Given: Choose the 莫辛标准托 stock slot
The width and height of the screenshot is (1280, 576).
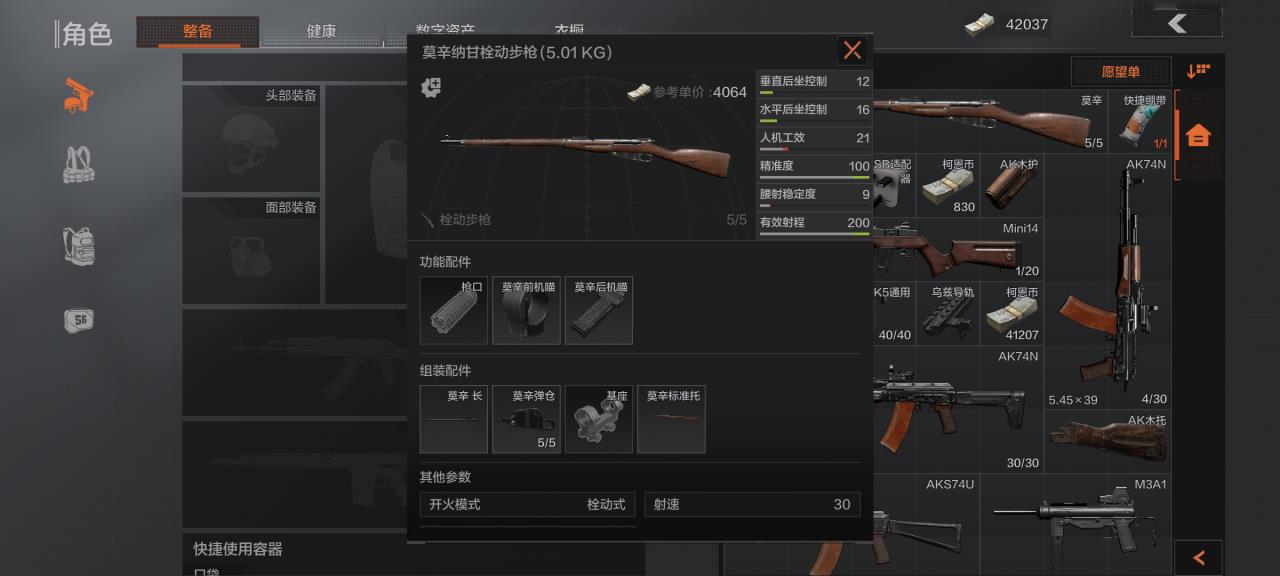Looking at the screenshot, I should coord(671,420).
